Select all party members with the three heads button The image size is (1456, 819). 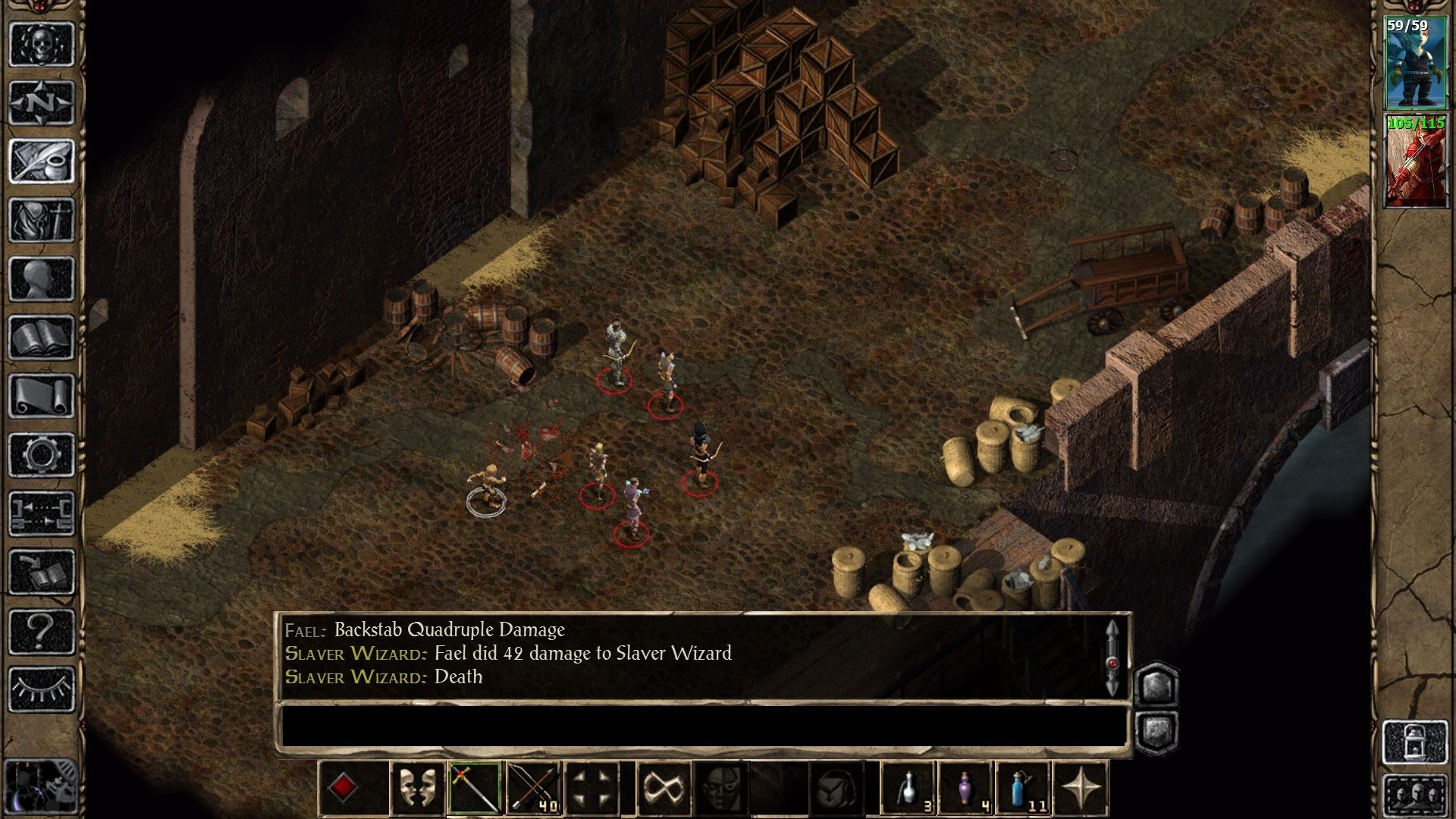click(x=1414, y=796)
